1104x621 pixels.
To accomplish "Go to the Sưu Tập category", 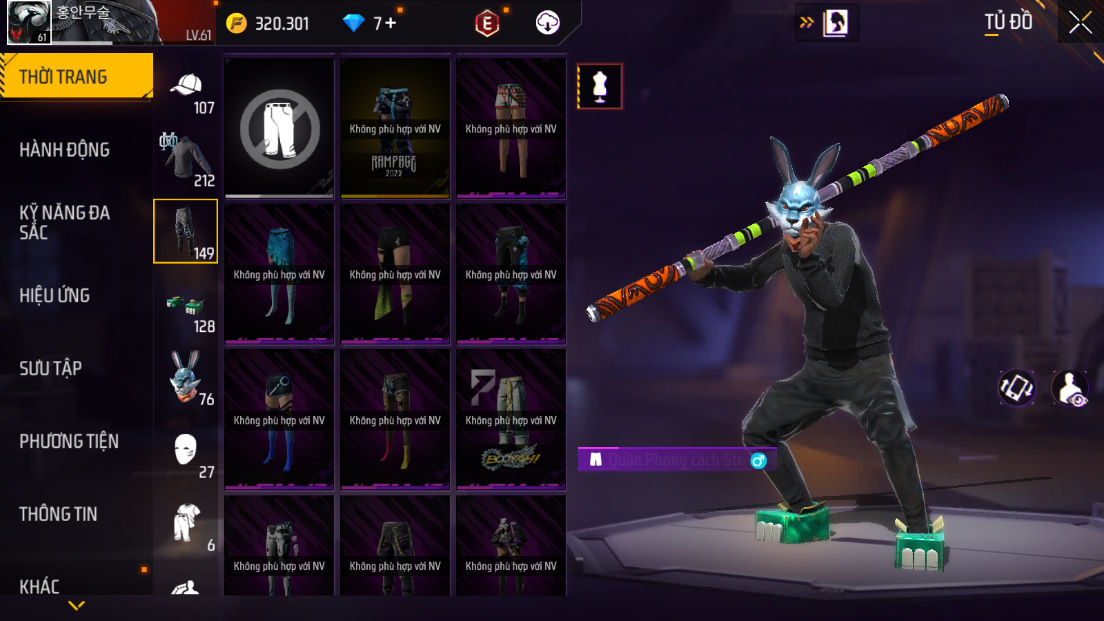I will 51,368.
